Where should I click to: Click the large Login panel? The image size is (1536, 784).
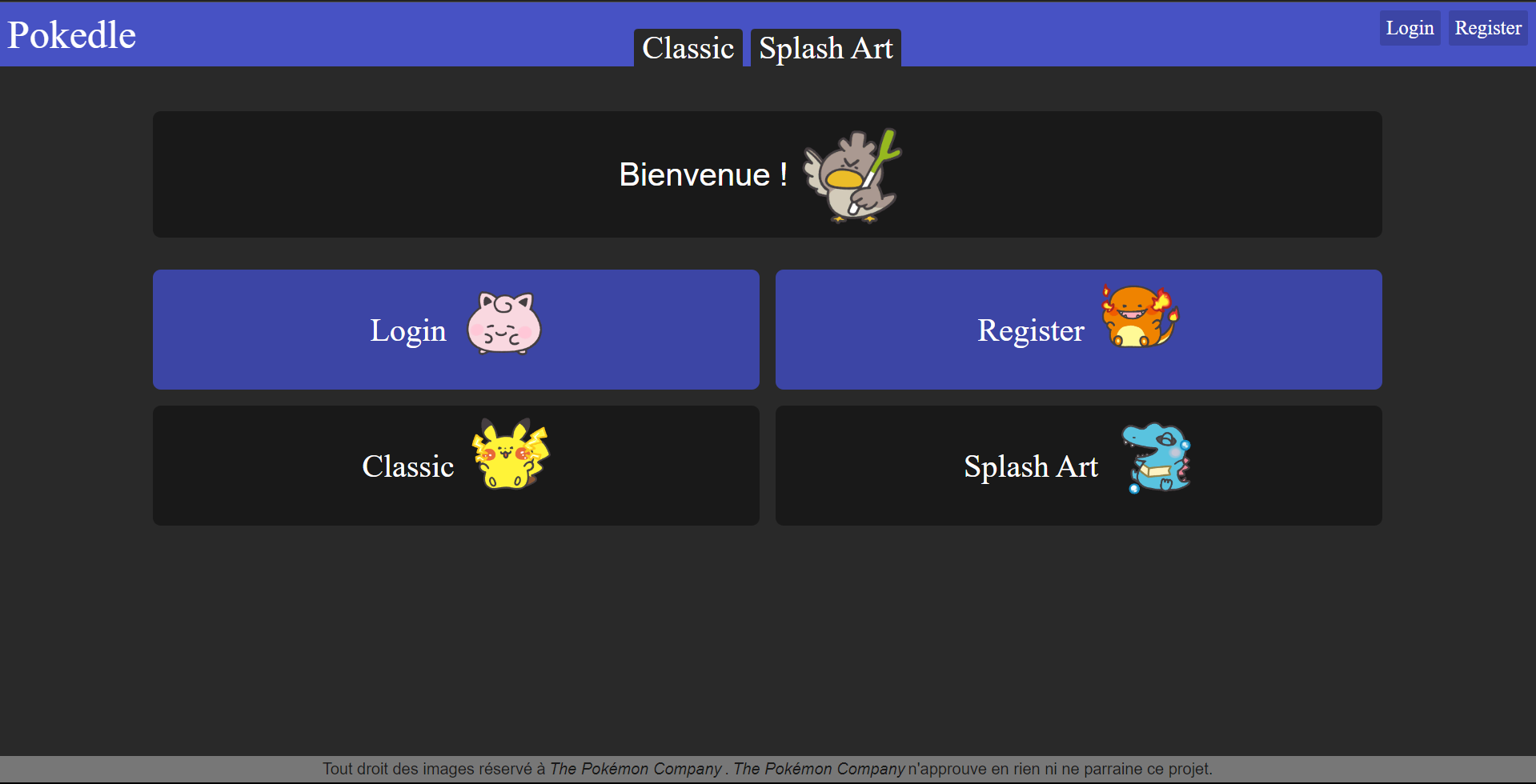click(455, 330)
